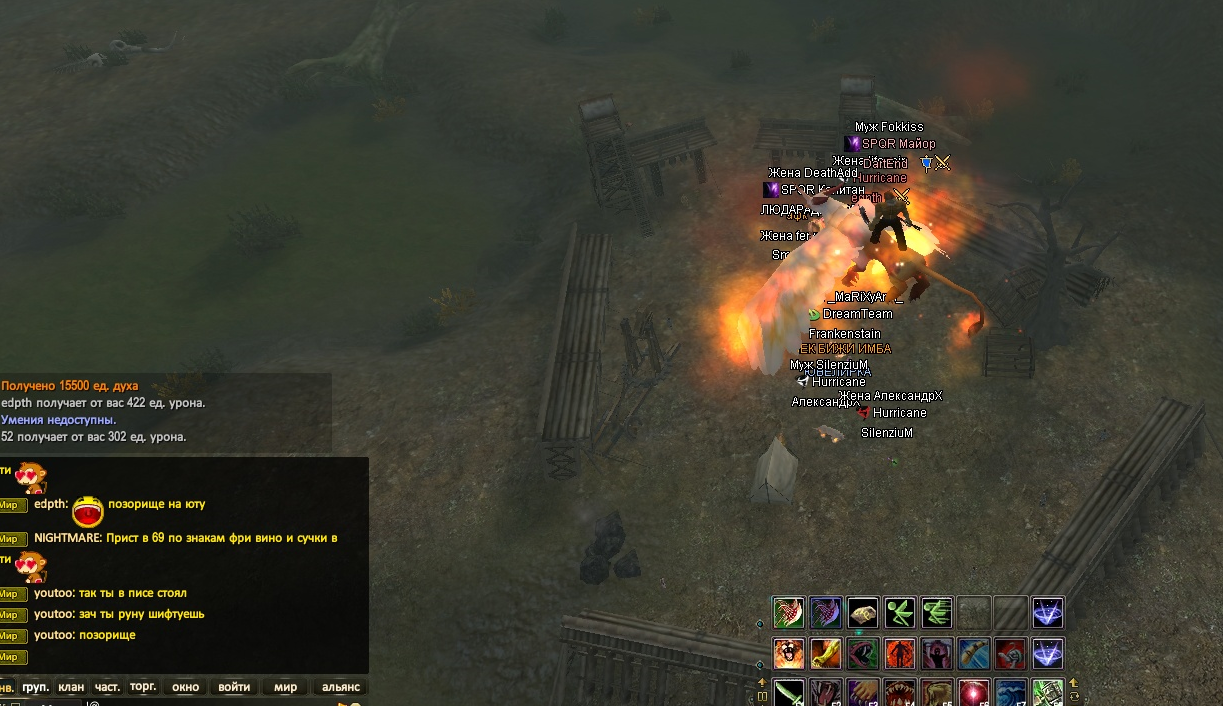Viewport: 1223px width, 706px height.
Task: Activate the bandaged blue club skill
Action: coord(974,654)
